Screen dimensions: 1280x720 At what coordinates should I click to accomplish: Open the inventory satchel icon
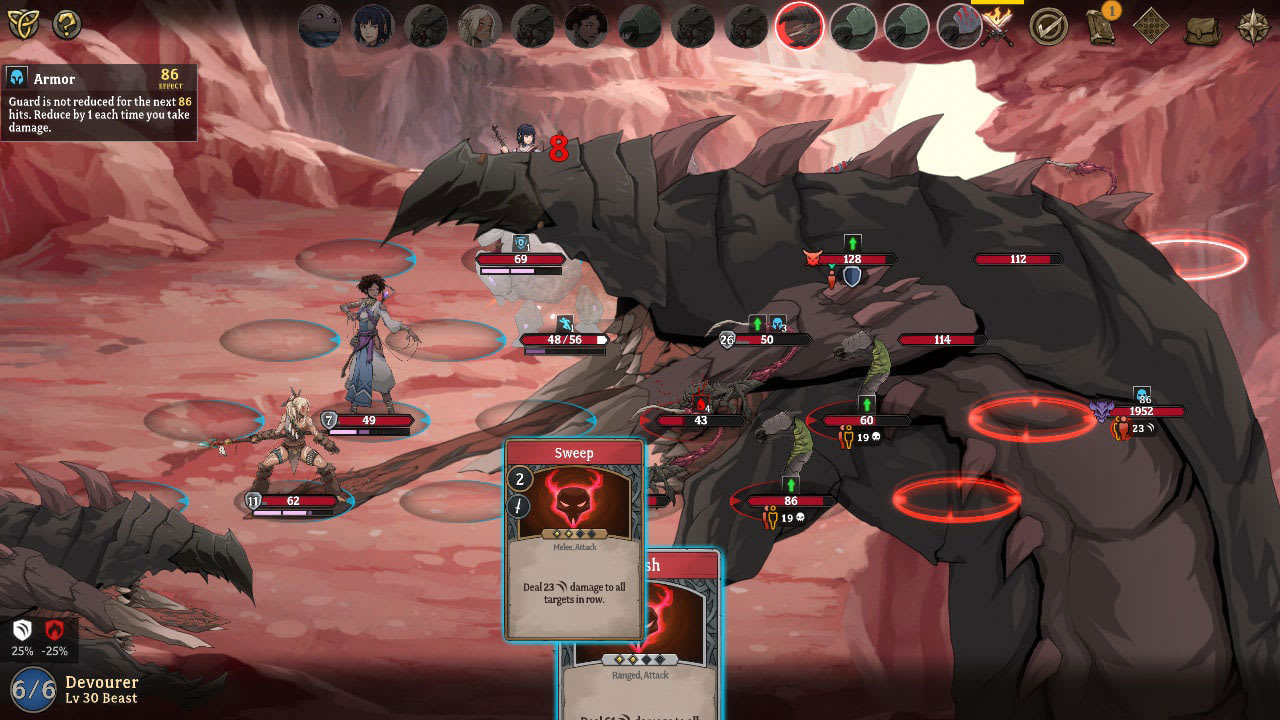coord(1202,28)
